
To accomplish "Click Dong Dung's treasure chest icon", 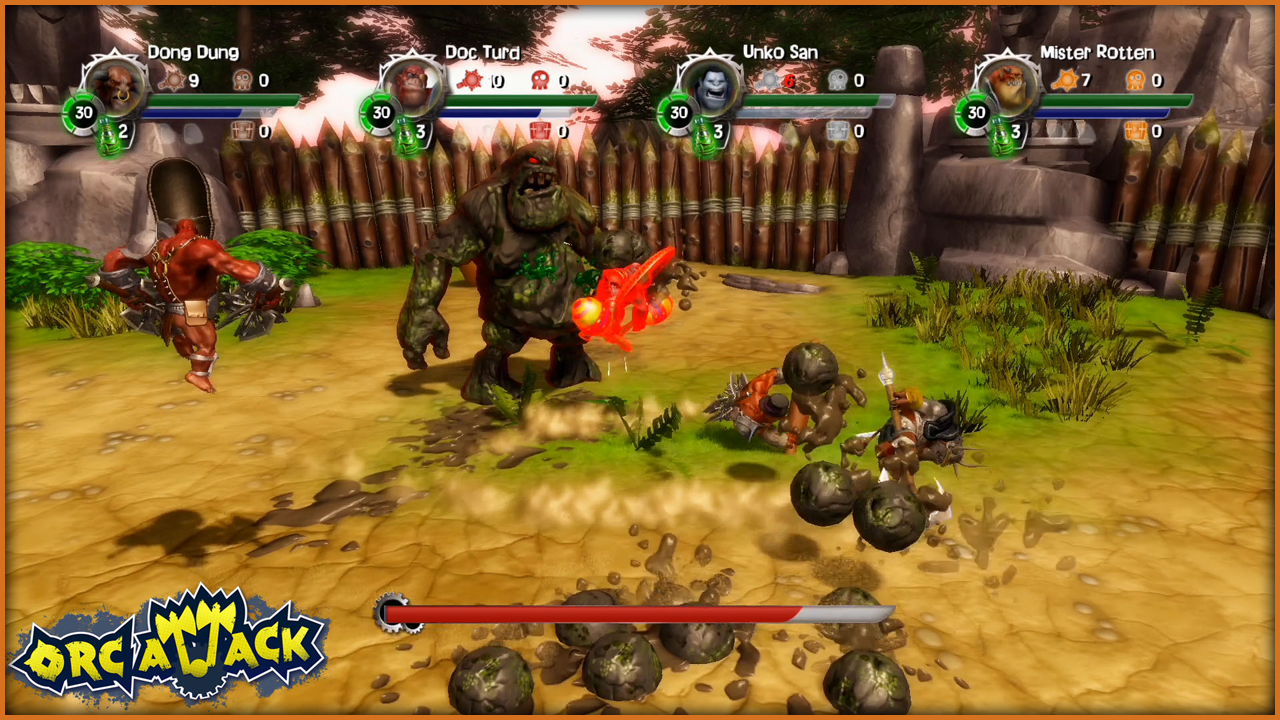I will 241,131.
